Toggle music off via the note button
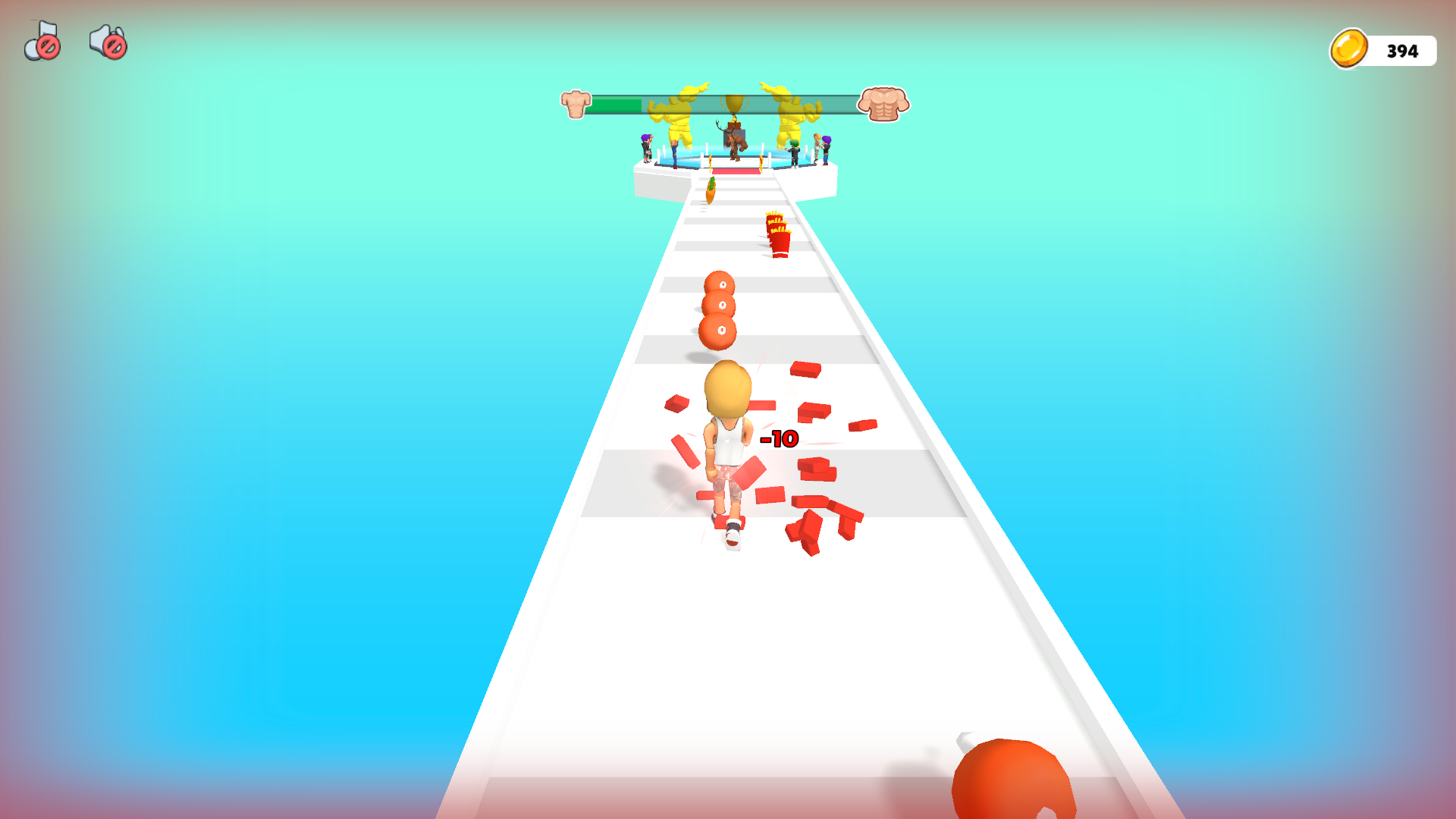Viewport: 1456px width, 819px height. (42, 43)
